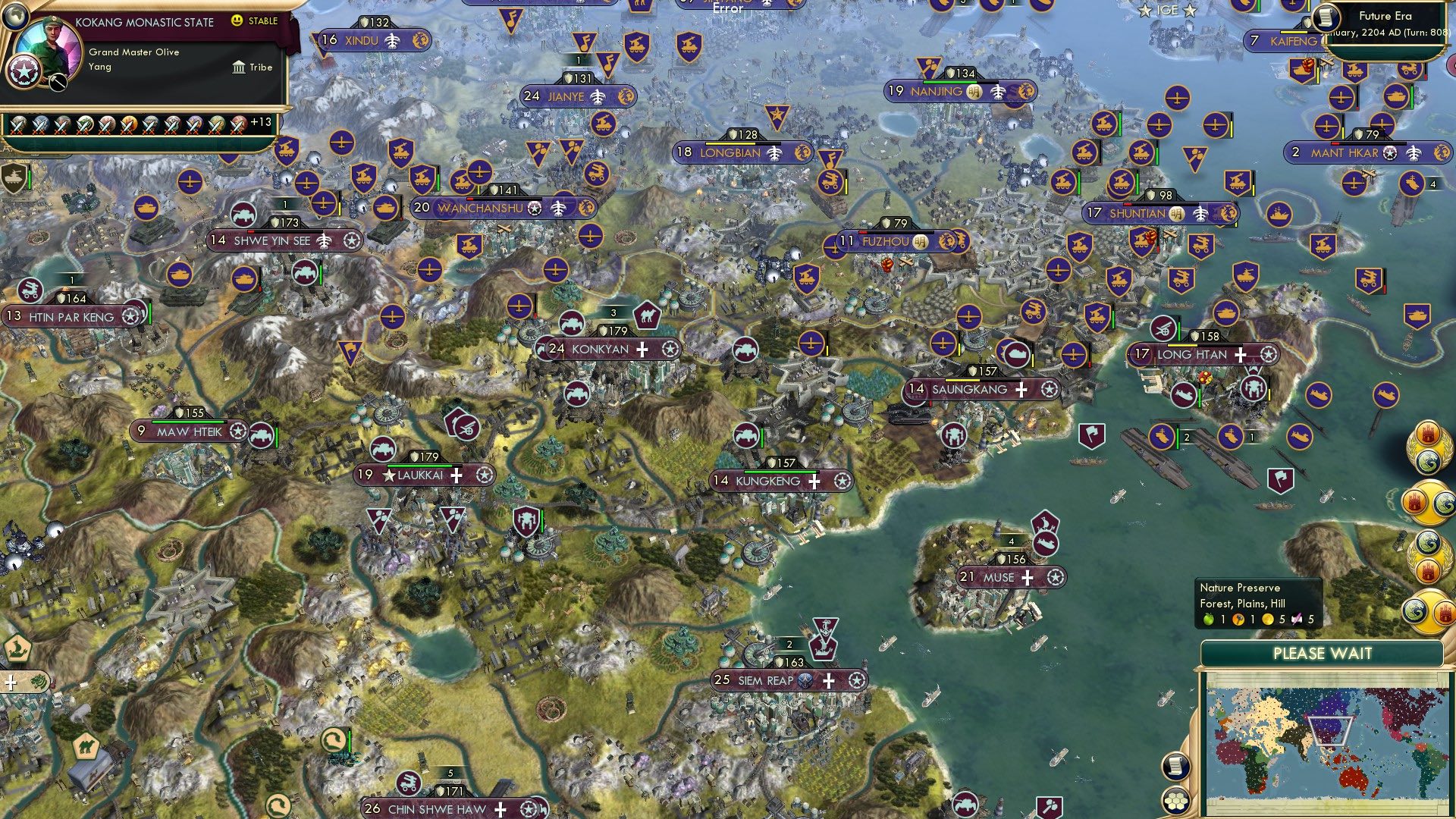The height and width of the screenshot is (819, 1456).
Task: Select the artillery unit flag beside Long Htan
Action: point(1163,328)
